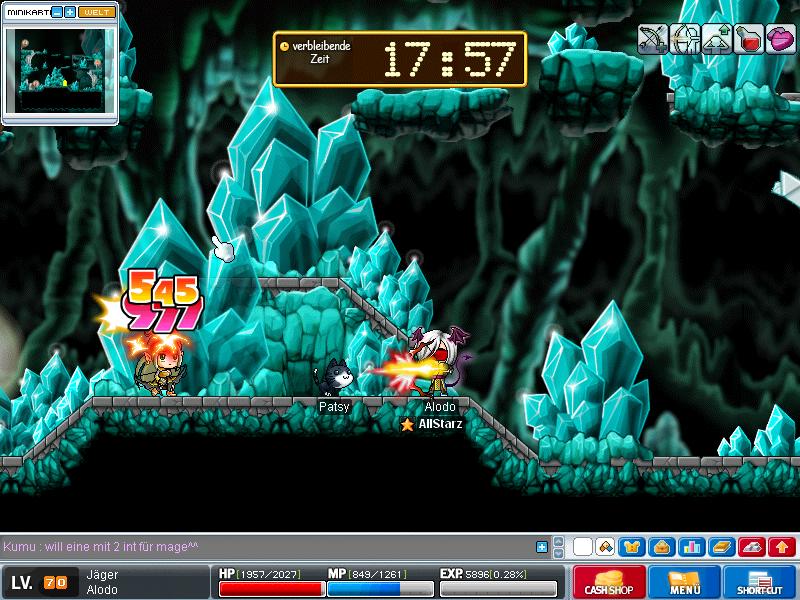Select the green up-arrow buff icon

click(717, 39)
